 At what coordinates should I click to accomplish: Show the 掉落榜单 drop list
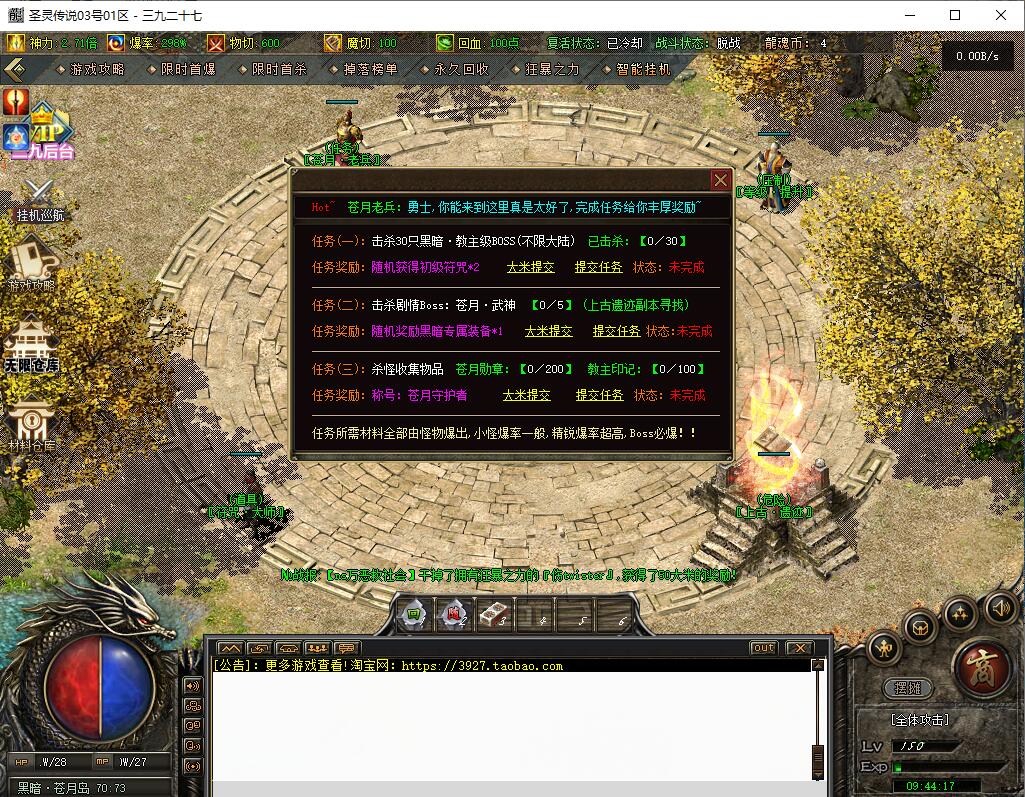[x=369, y=69]
